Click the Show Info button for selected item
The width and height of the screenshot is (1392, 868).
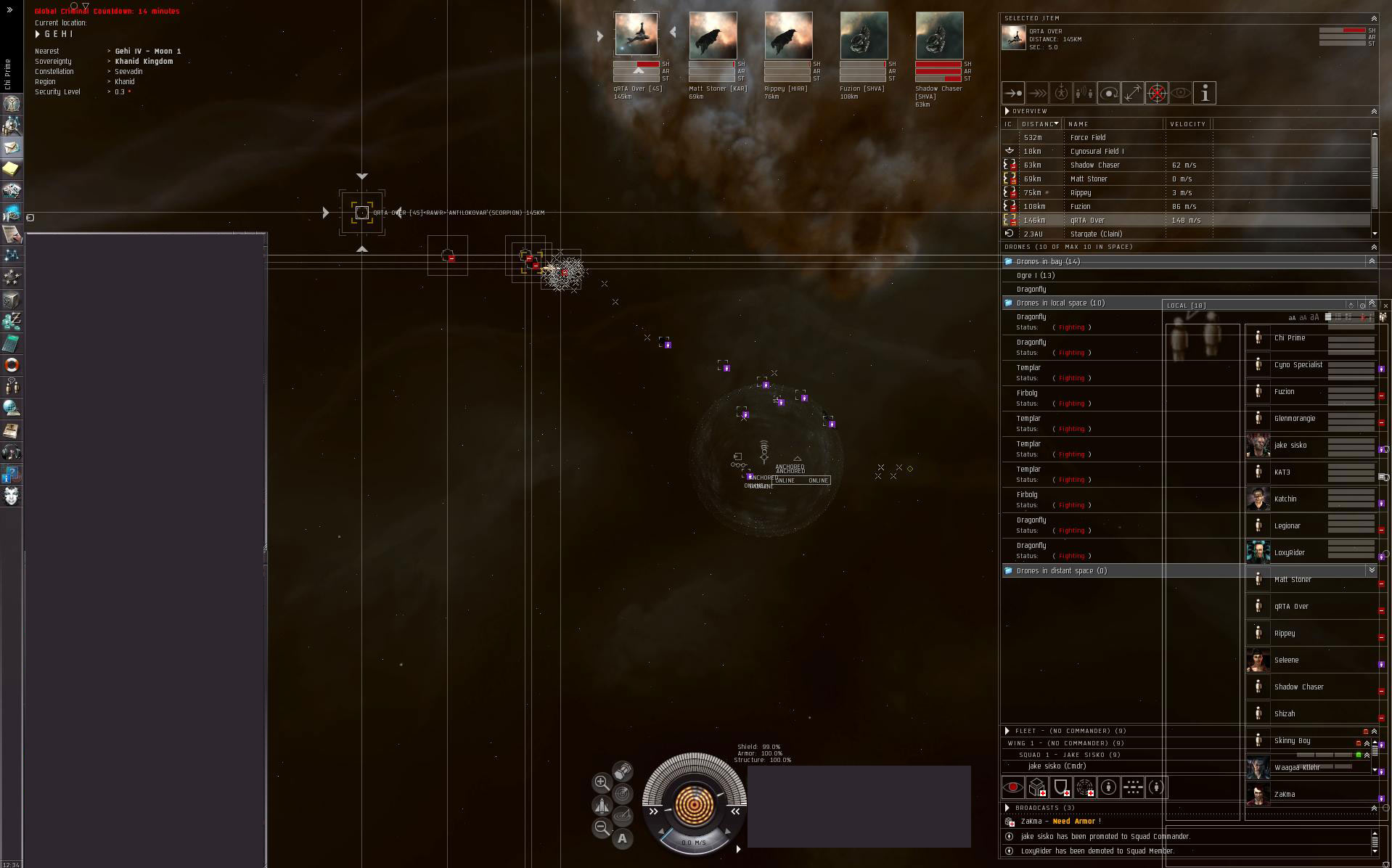1205,93
